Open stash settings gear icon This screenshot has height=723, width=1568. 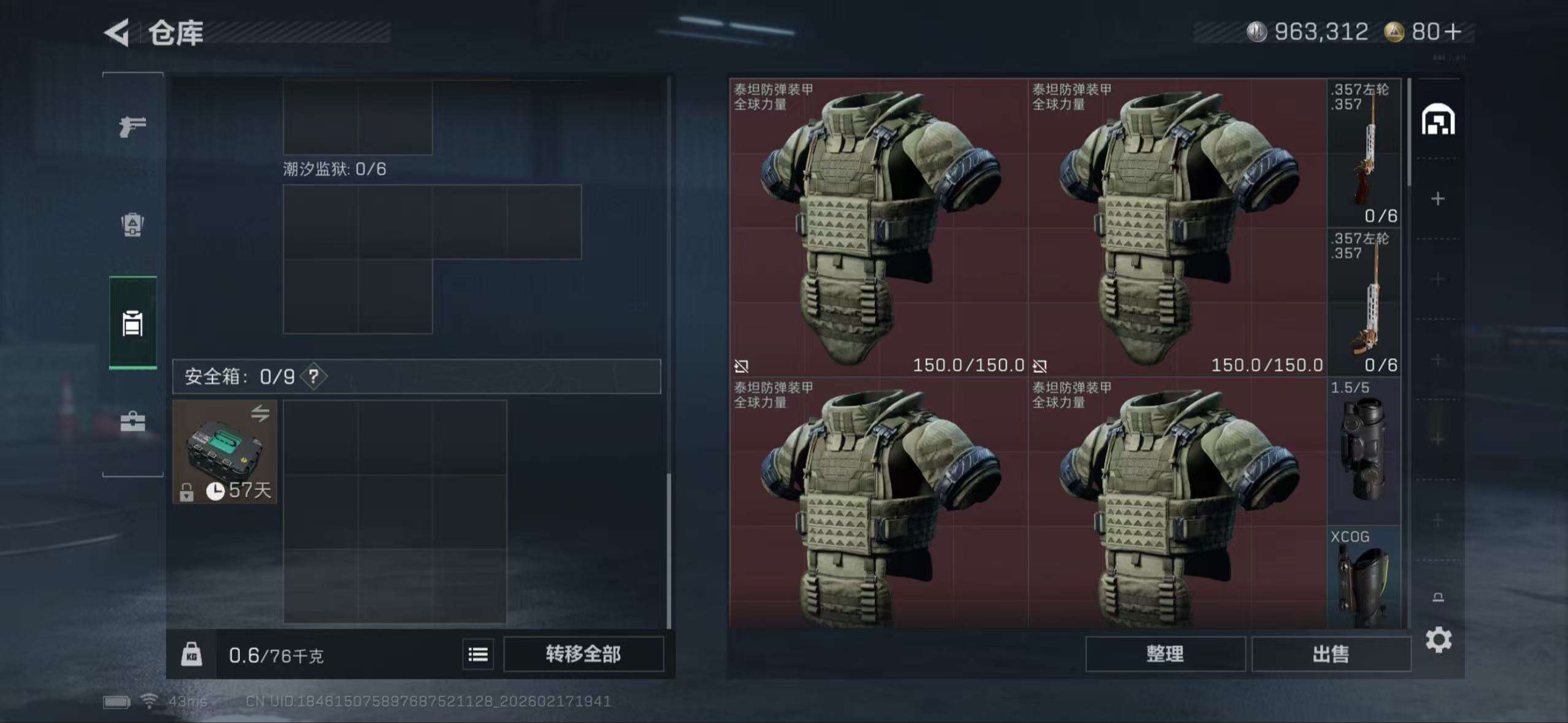1438,640
